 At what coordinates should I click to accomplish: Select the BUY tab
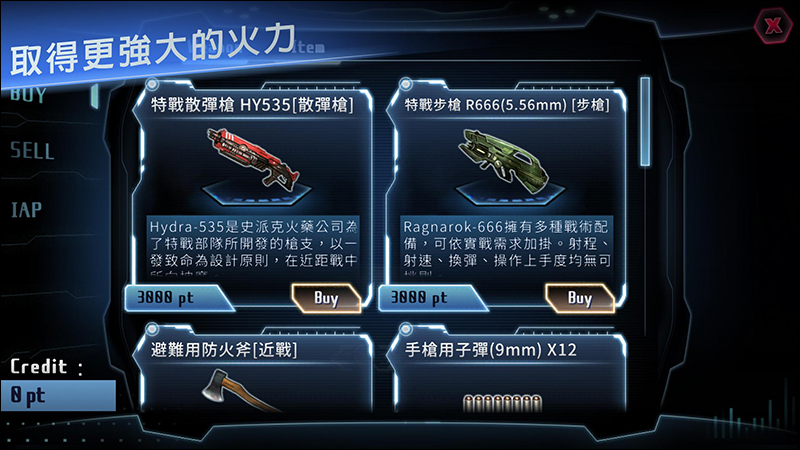[x=28, y=96]
